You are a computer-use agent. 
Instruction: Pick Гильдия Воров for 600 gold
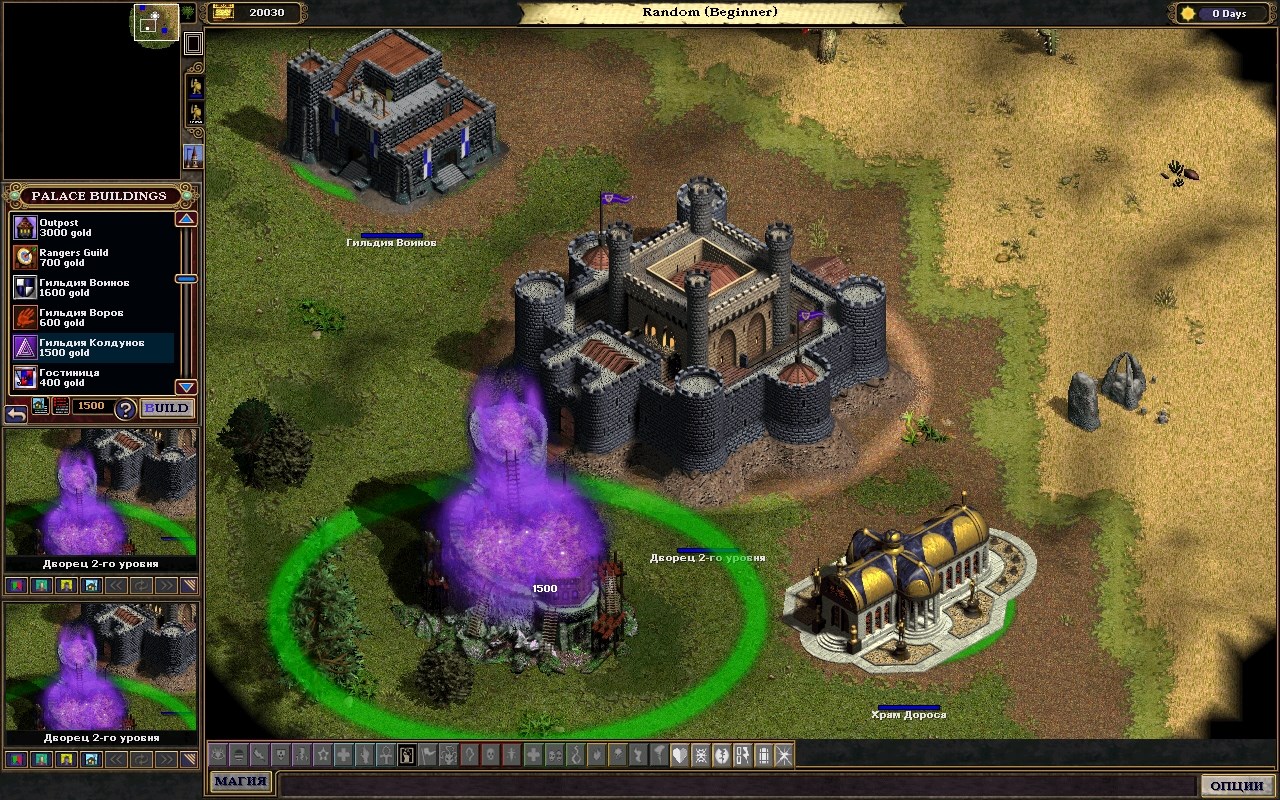click(x=90, y=318)
